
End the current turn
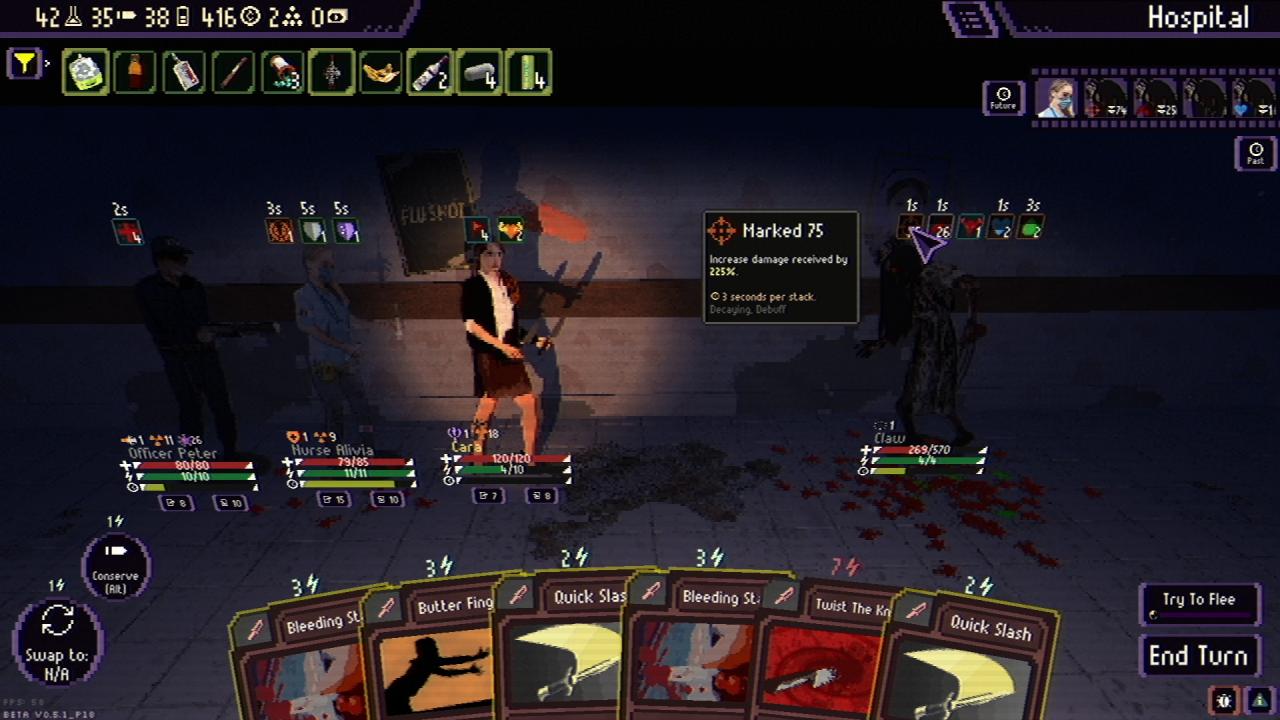click(x=1198, y=656)
